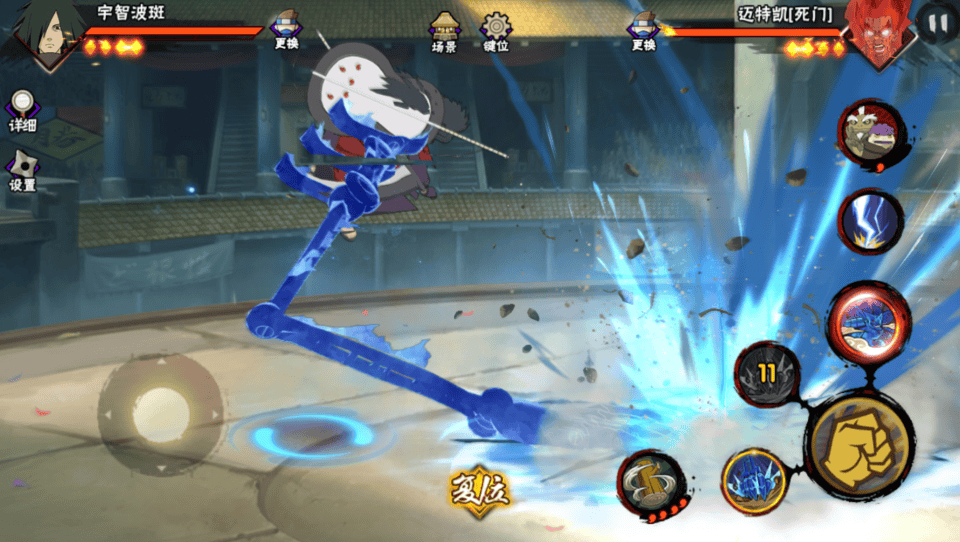
Task: Use the lightning bolt substitution skill
Action: (870, 221)
